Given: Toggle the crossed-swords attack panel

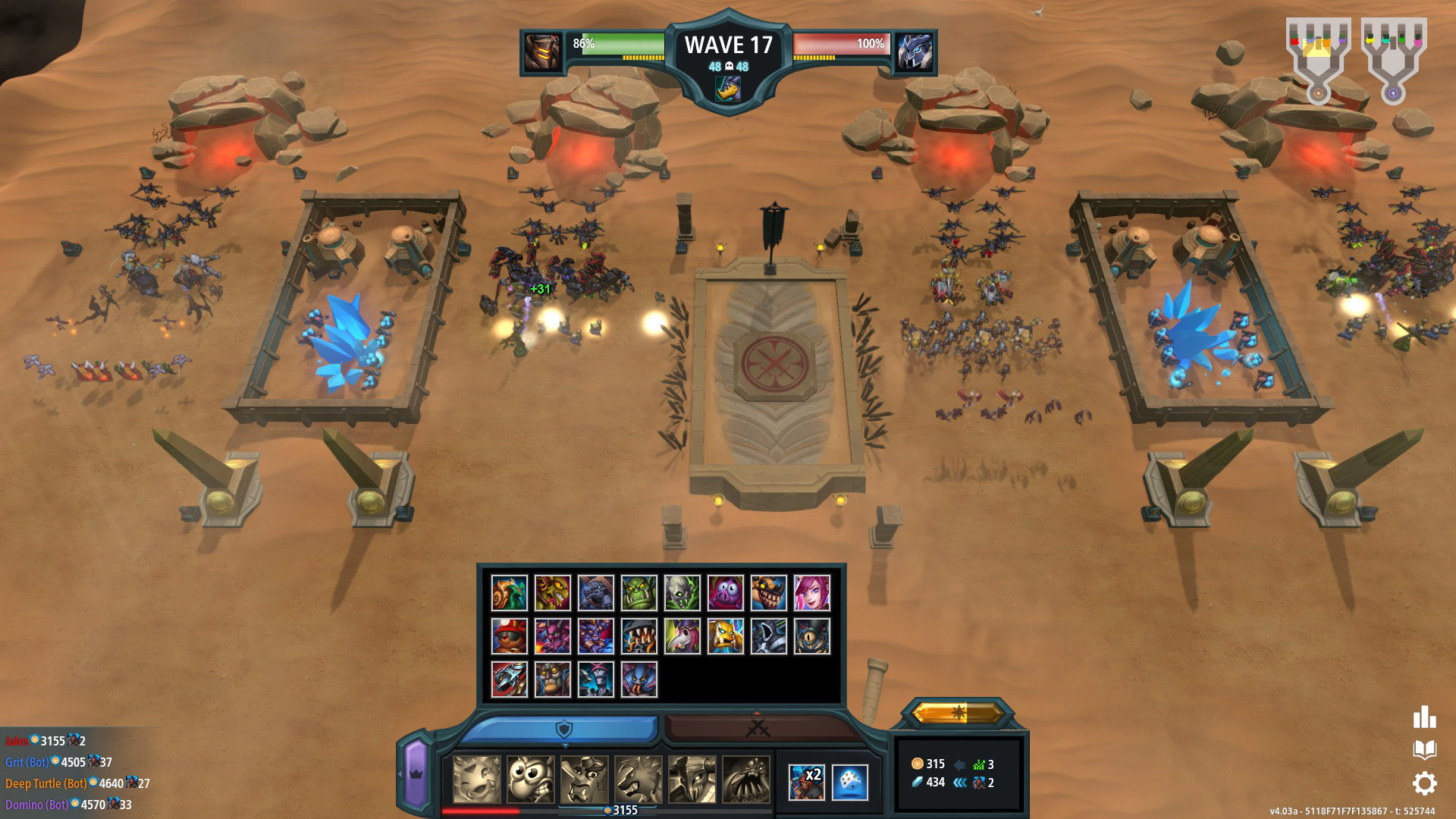Looking at the screenshot, I should 756,729.
